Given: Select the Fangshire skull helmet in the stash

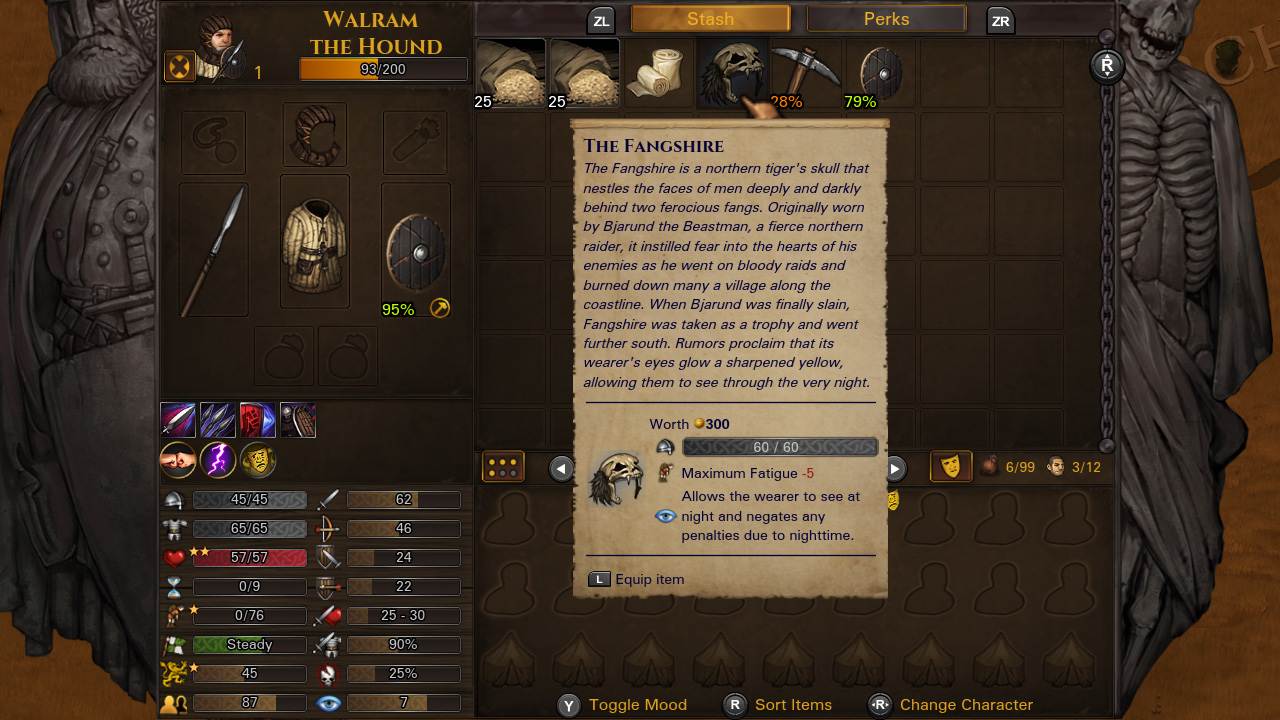Looking at the screenshot, I should (x=731, y=71).
